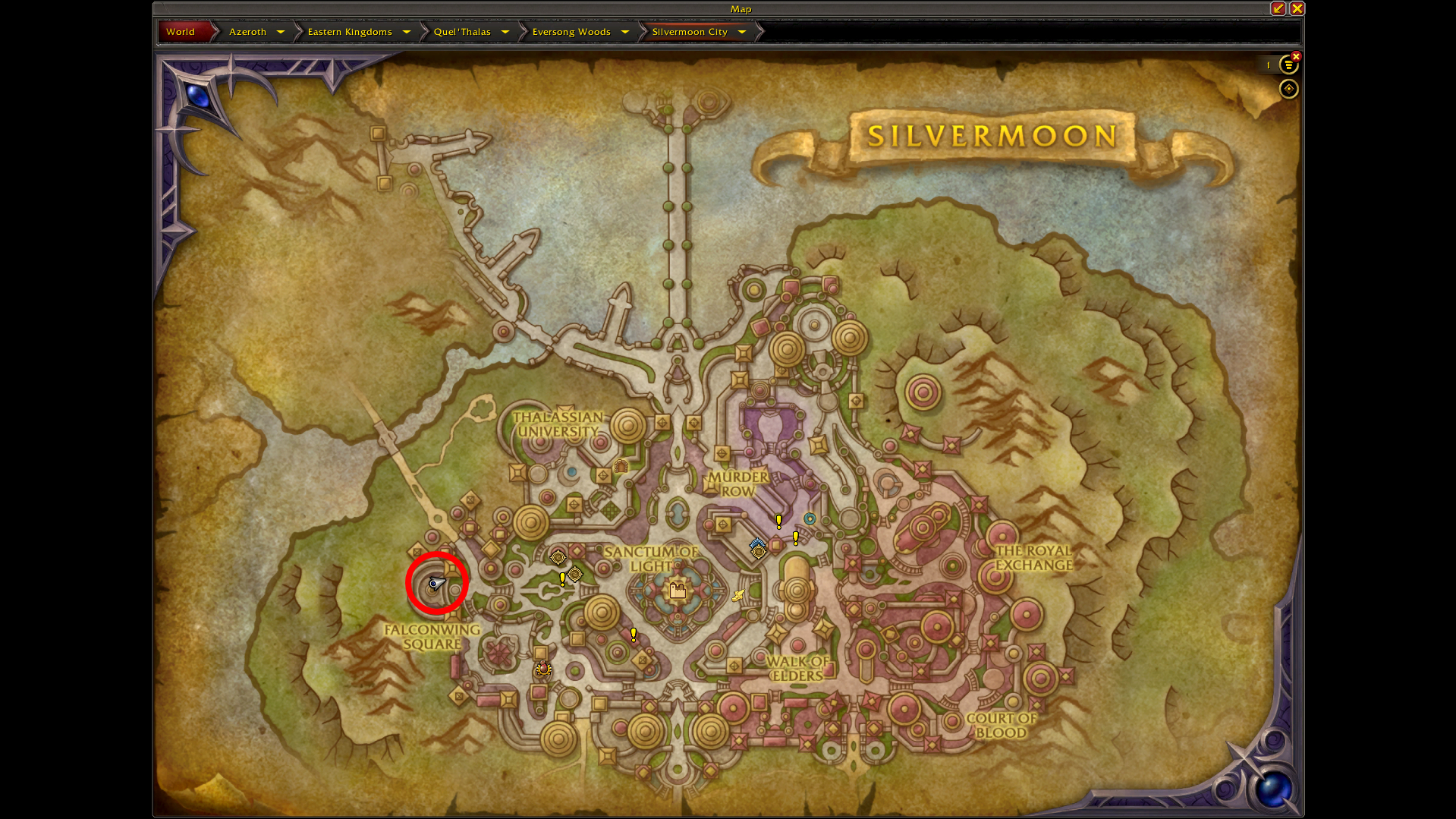This screenshot has height=819, width=1456.
Task: Click the quest exclamation beside Falconwing Square trainers
Action: 562,579
